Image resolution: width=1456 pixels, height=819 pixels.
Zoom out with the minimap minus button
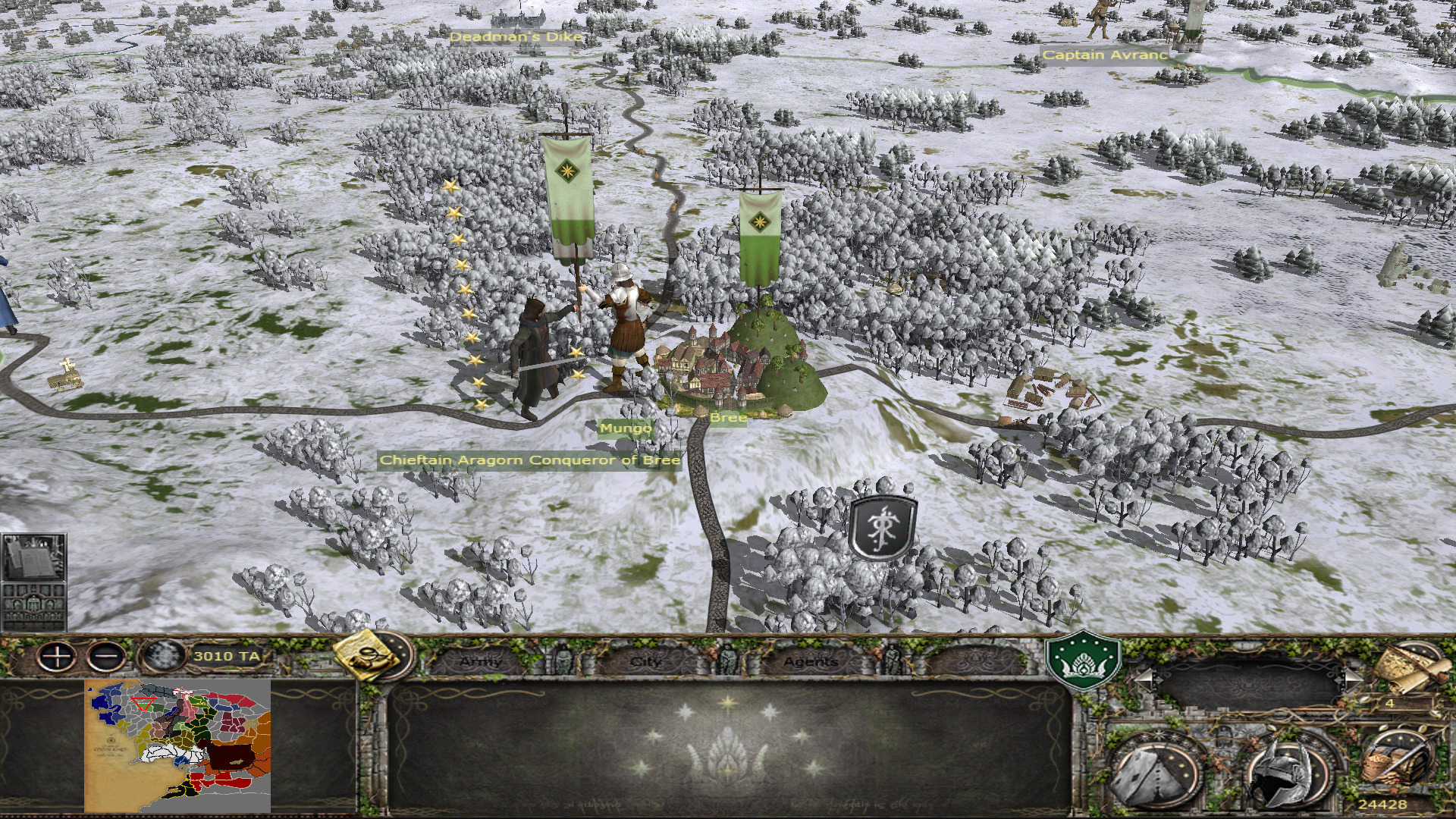[106, 656]
